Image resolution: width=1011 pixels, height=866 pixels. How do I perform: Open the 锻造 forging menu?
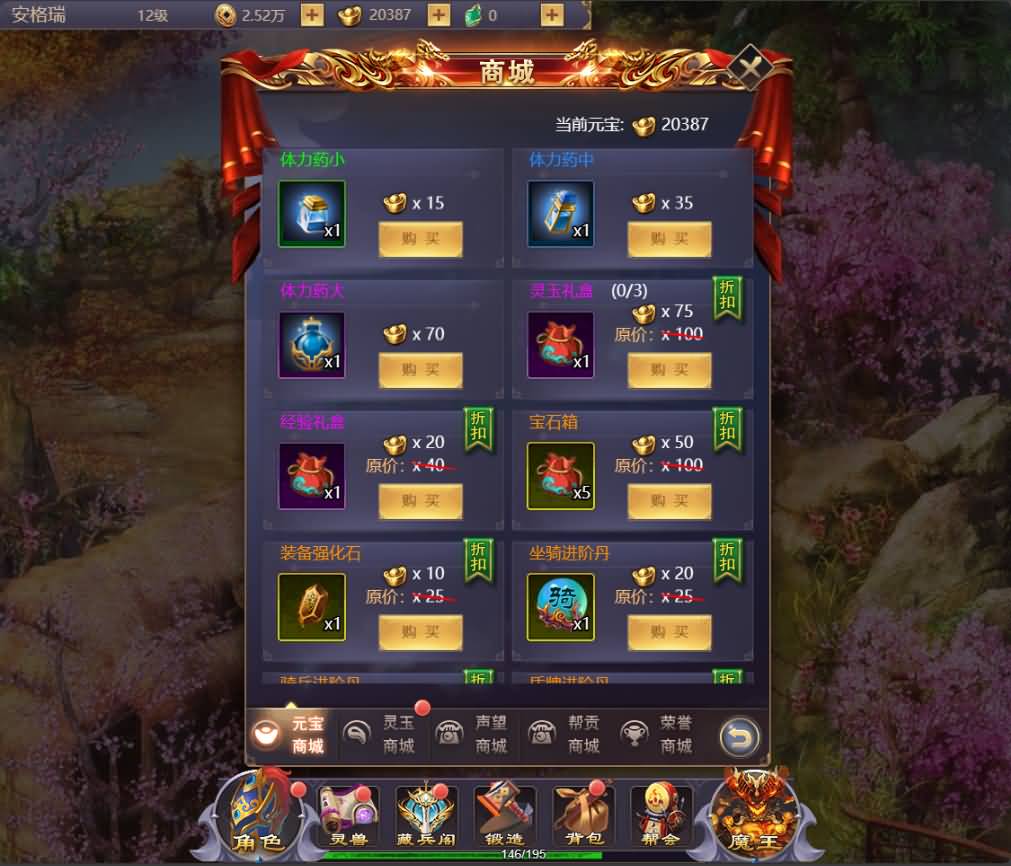click(x=504, y=814)
